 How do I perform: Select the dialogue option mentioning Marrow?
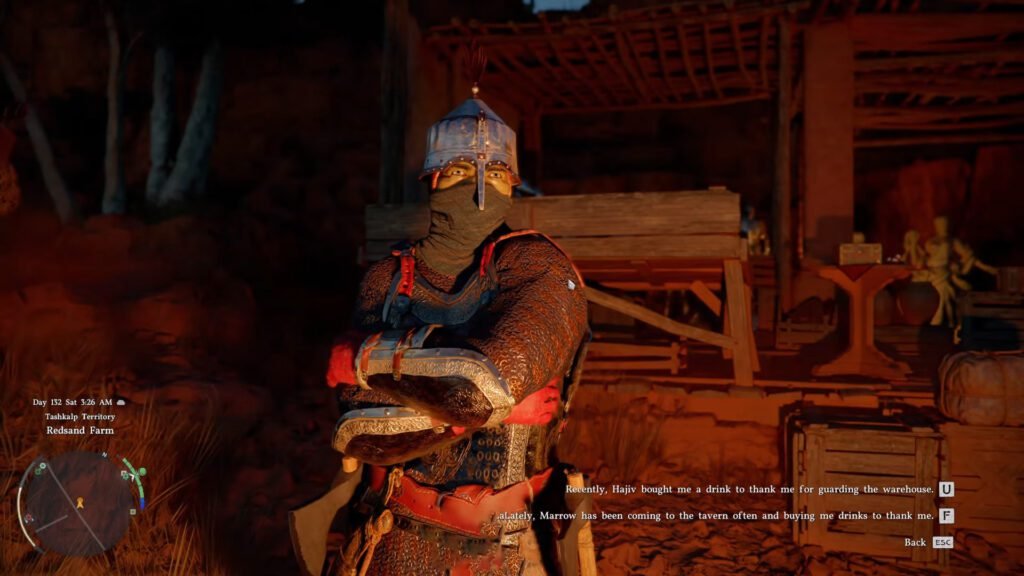coord(716,516)
